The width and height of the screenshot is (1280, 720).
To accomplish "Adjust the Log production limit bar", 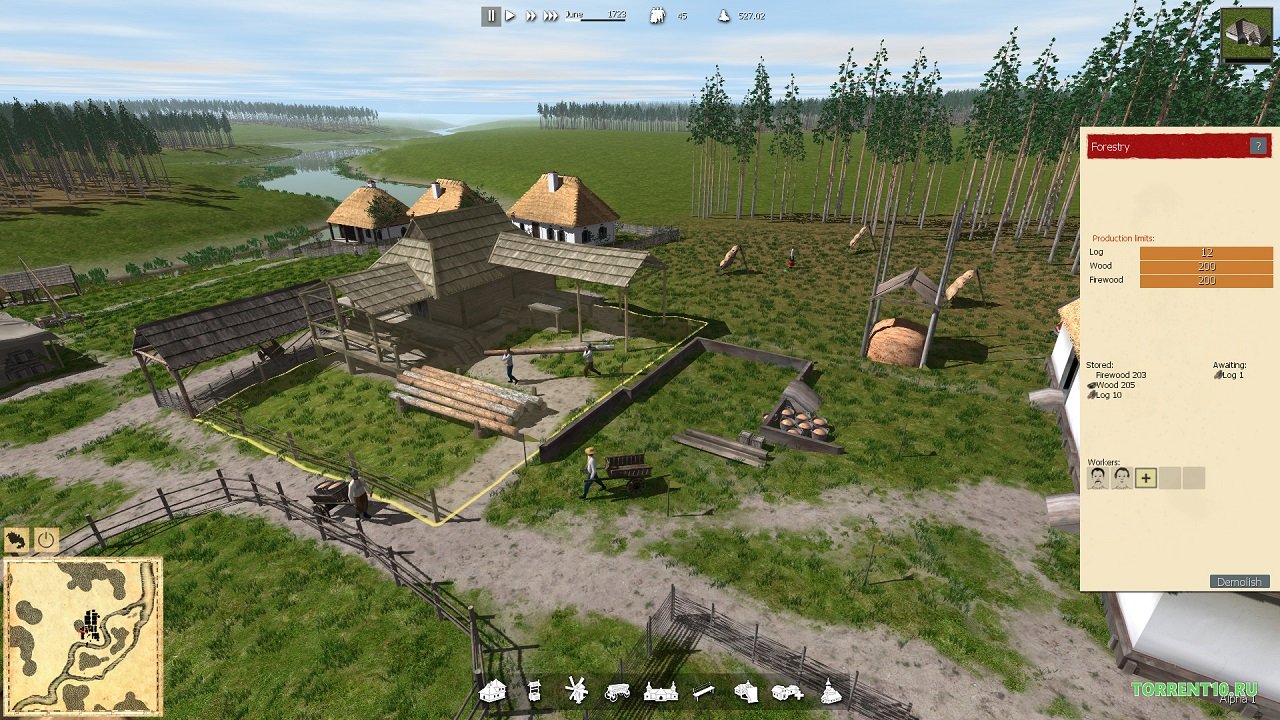I will point(1206,253).
